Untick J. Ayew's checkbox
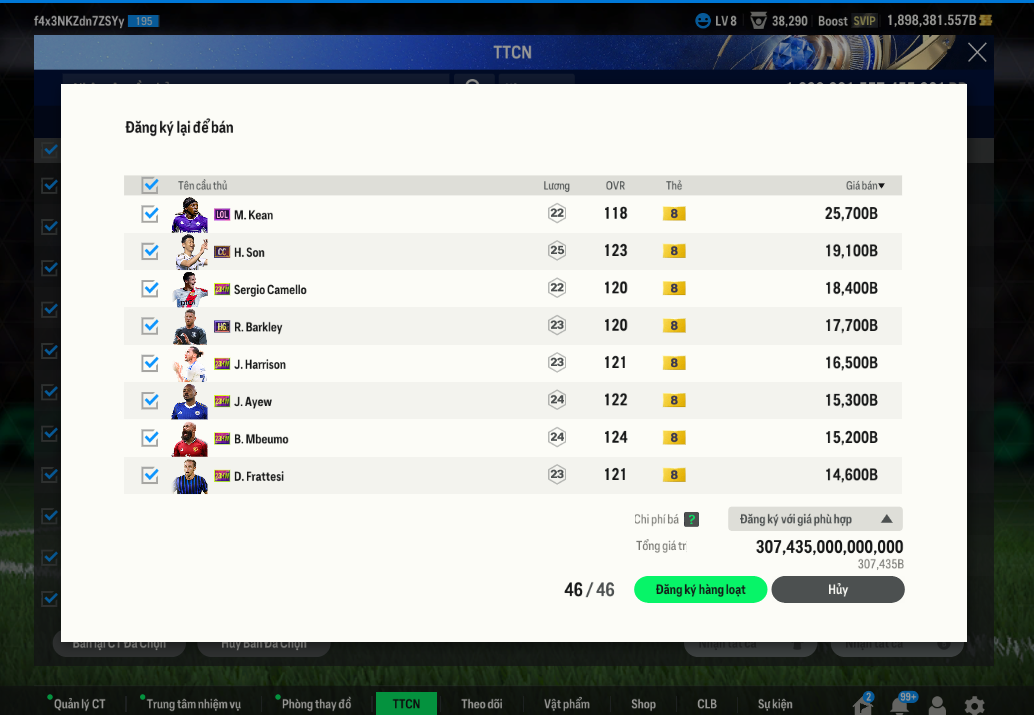This screenshot has height=715, width=1034. [x=150, y=401]
